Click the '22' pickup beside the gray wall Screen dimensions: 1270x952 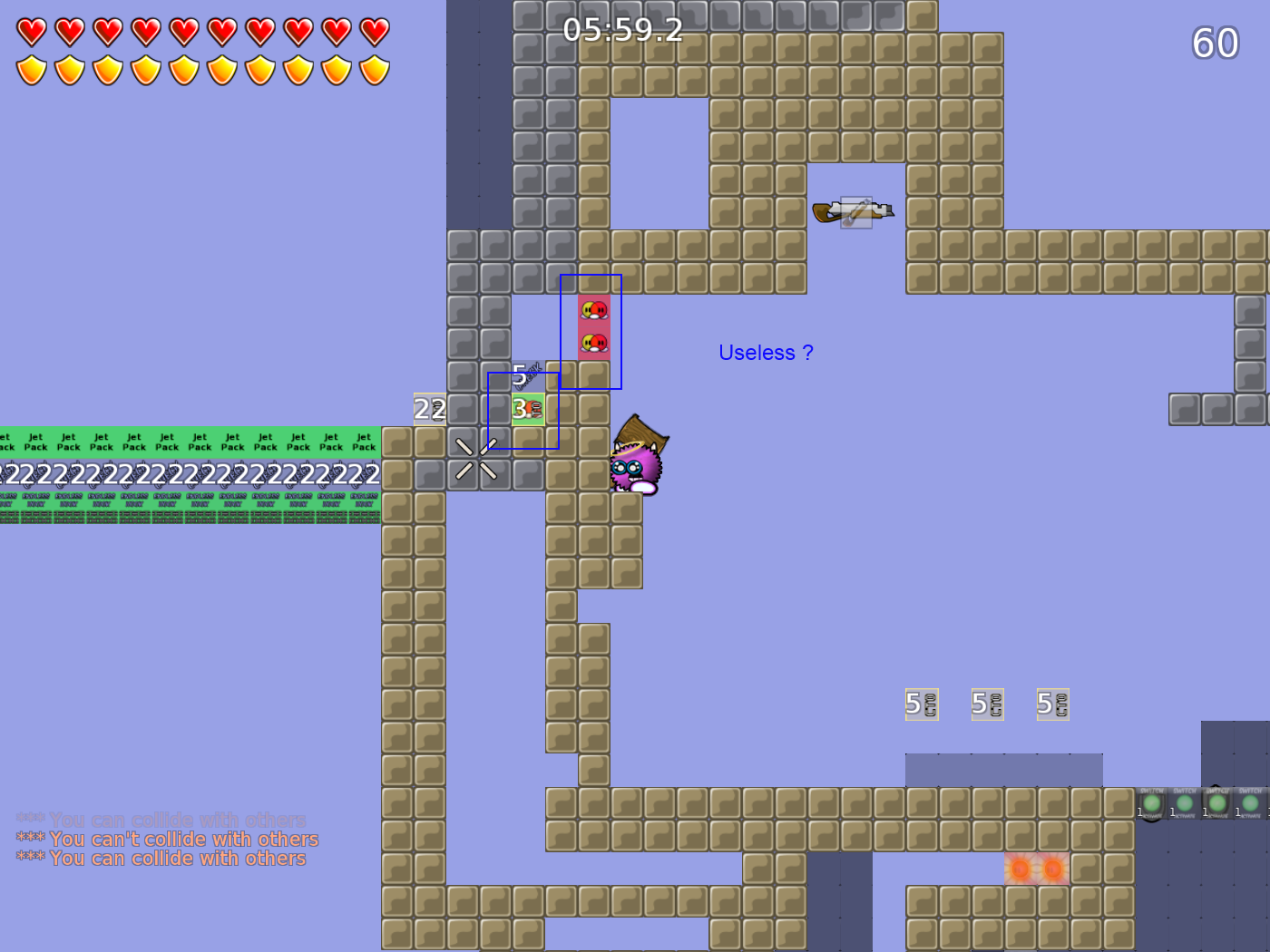coord(428,410)
